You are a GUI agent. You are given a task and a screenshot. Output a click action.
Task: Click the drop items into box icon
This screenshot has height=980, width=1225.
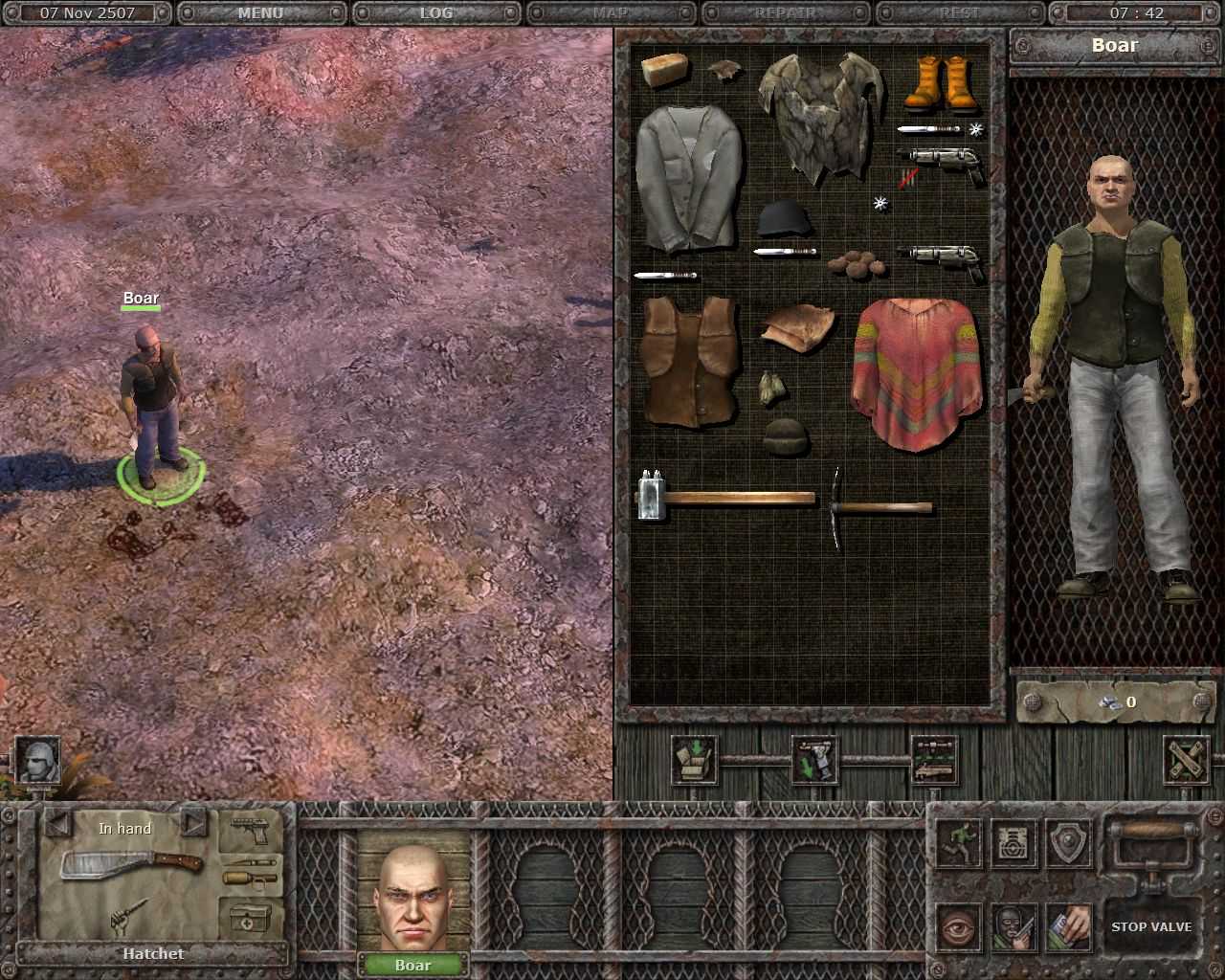click(694, 761)
